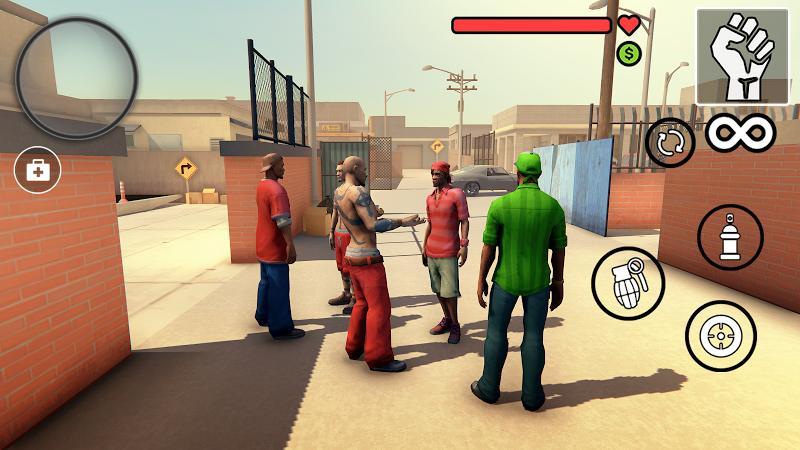Image resolution: width=800 pixels, height=450 pixels.
Task: Activate the spray can button
Action: [730, 237]
